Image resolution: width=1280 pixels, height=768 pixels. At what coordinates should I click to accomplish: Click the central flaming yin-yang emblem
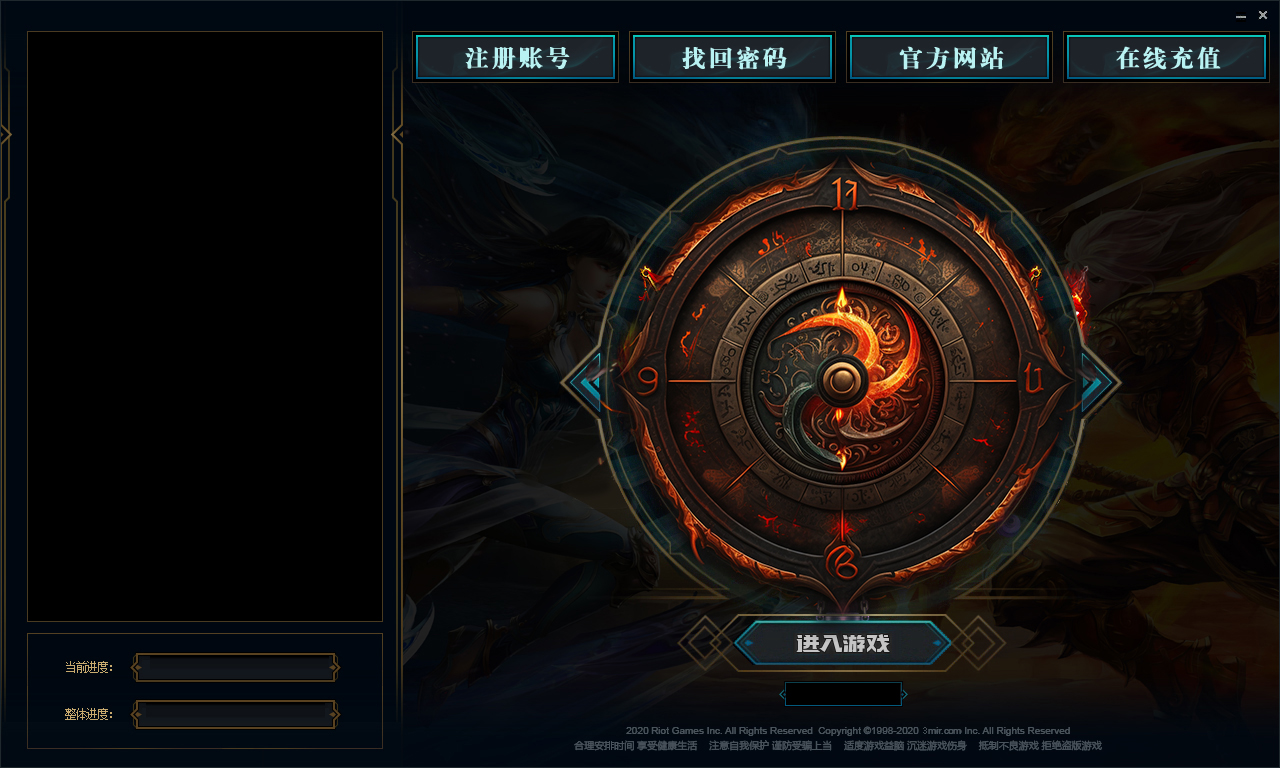(x=843, y=382)
